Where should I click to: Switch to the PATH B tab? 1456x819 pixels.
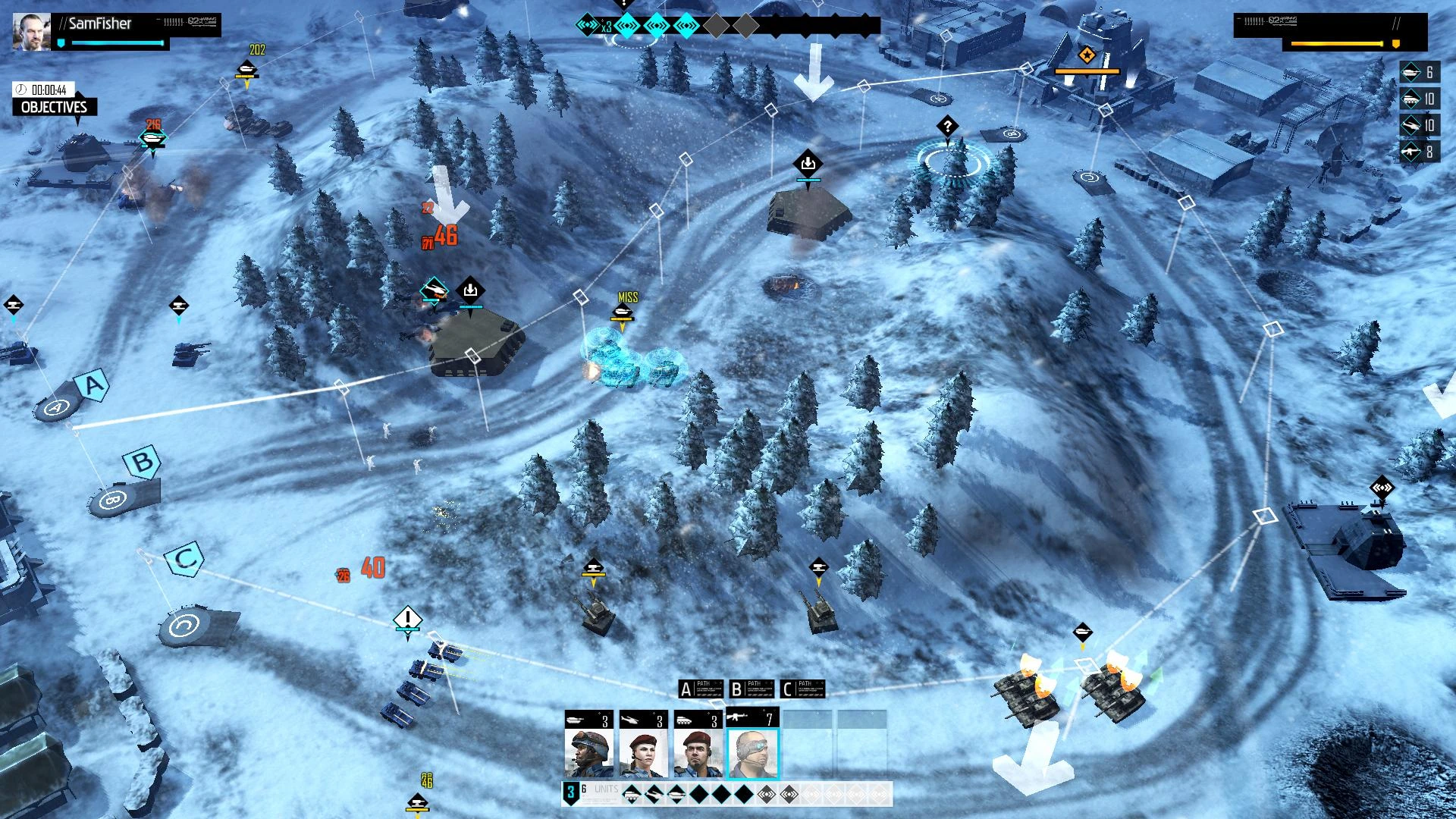[752, 689]
